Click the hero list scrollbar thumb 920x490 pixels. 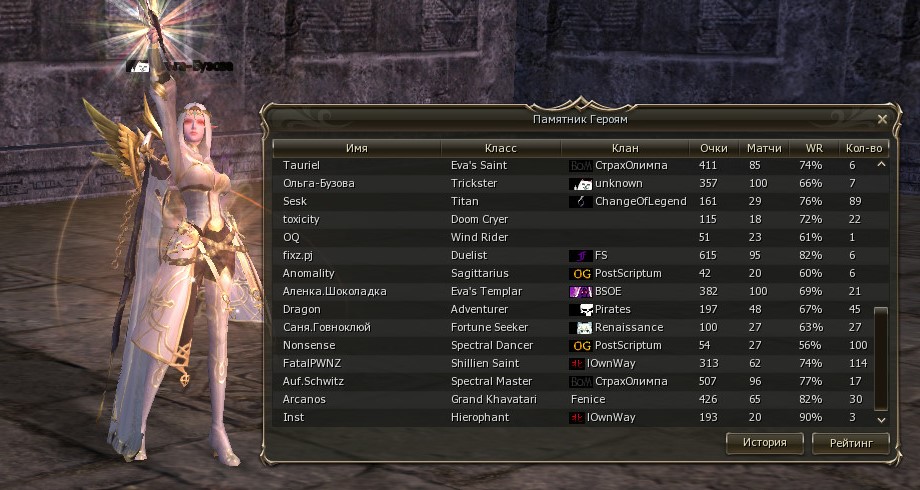881,355
